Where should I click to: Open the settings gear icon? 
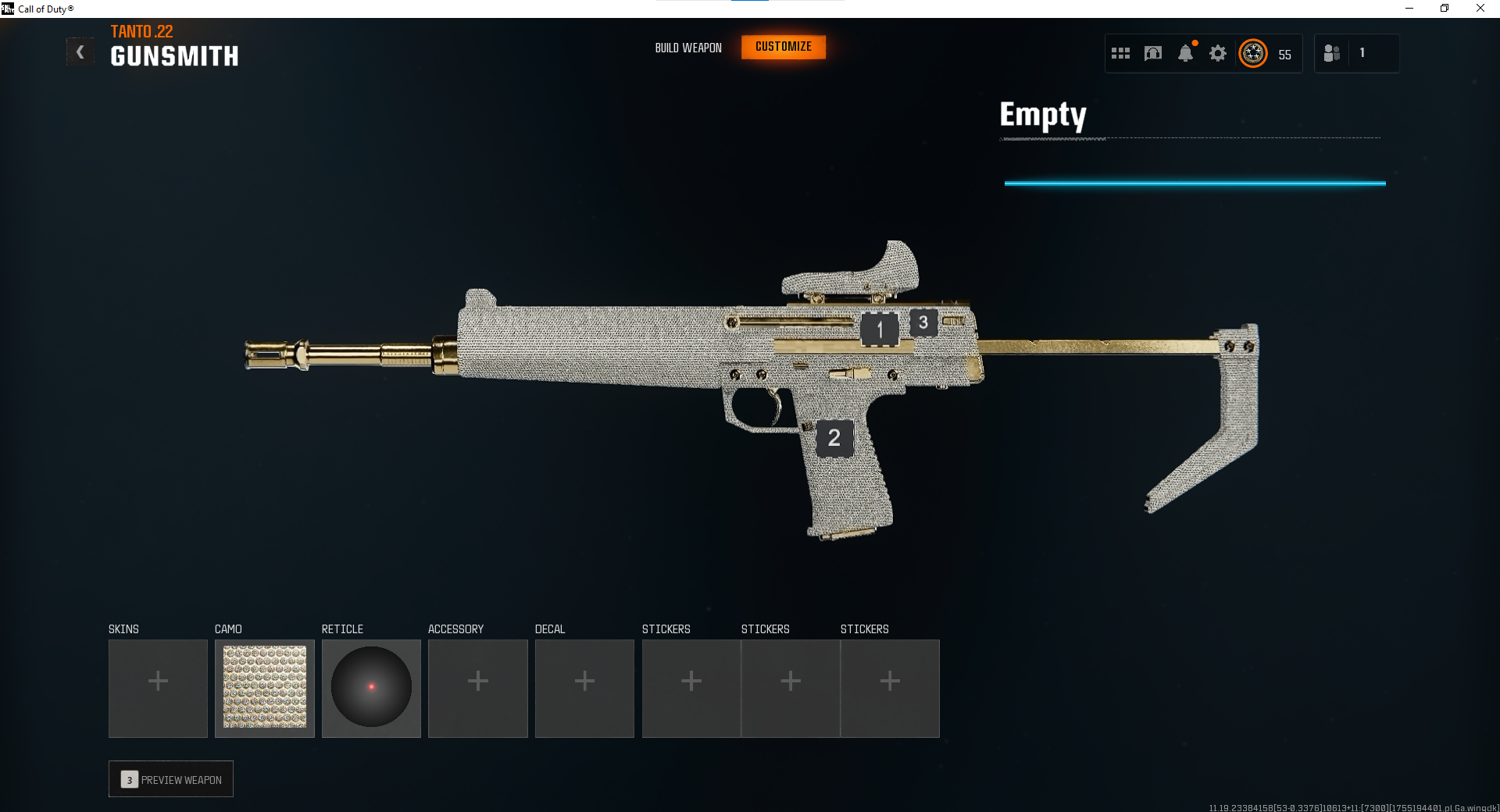[x=1218, y=53]
